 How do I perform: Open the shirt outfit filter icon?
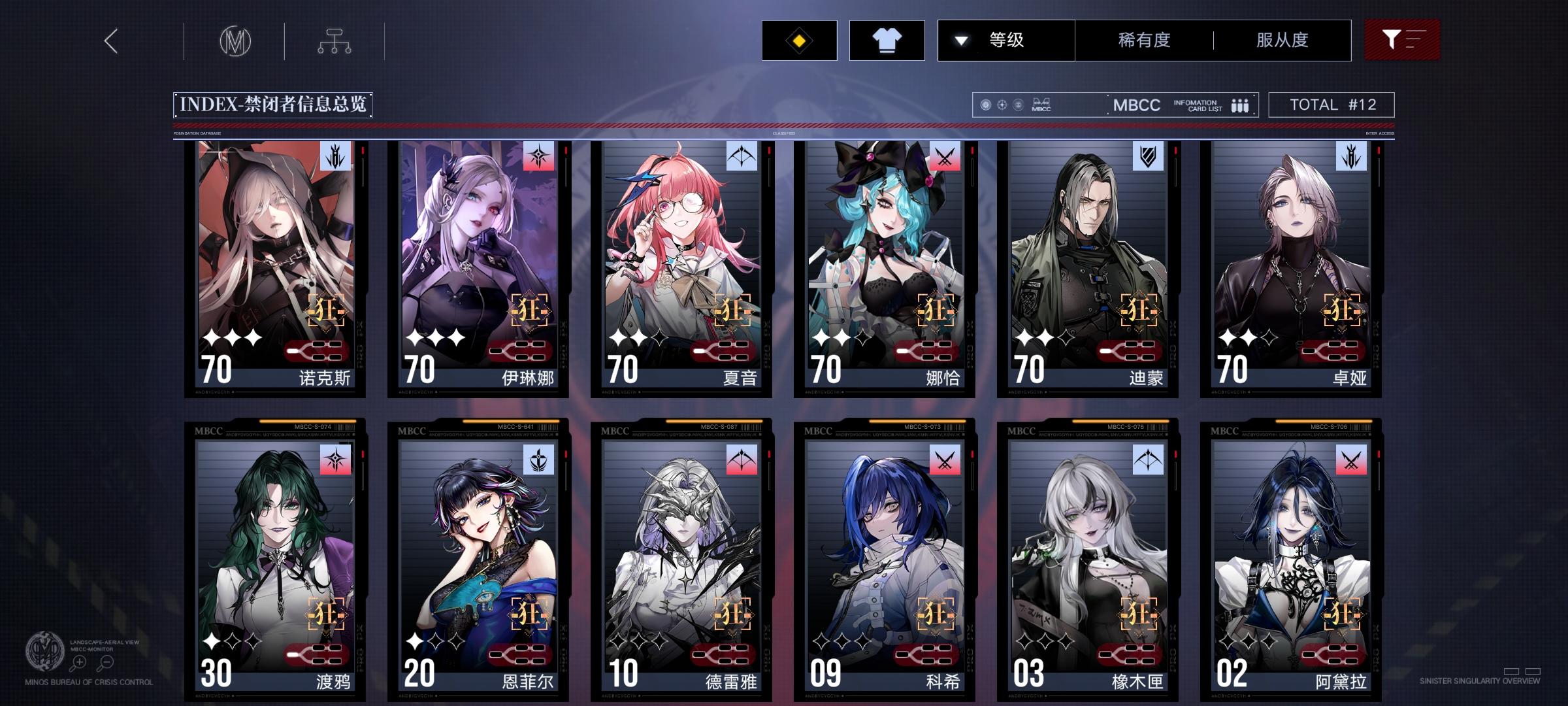(x=887, y=40)
